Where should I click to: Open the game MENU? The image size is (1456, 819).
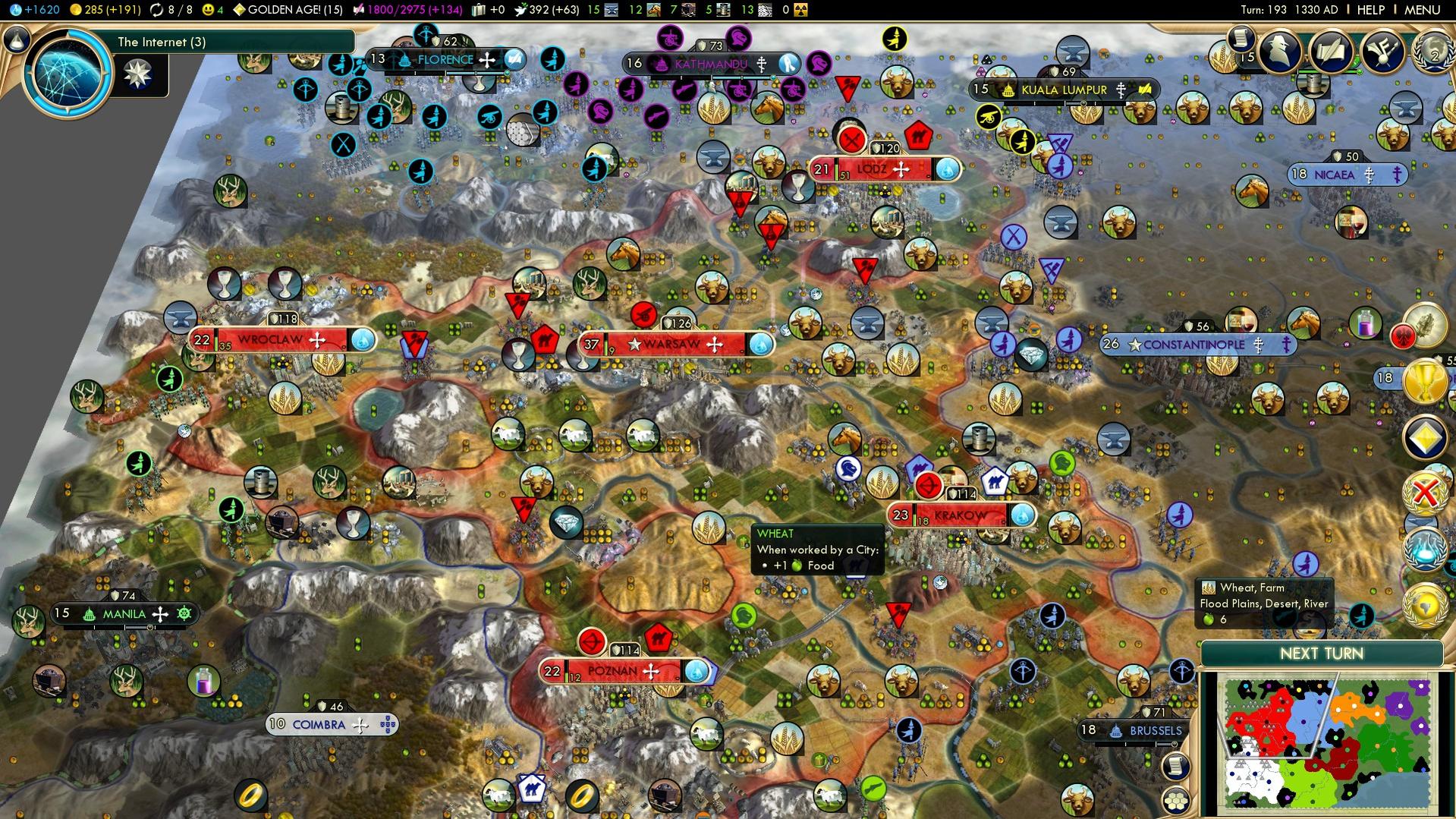[1422, 10]
